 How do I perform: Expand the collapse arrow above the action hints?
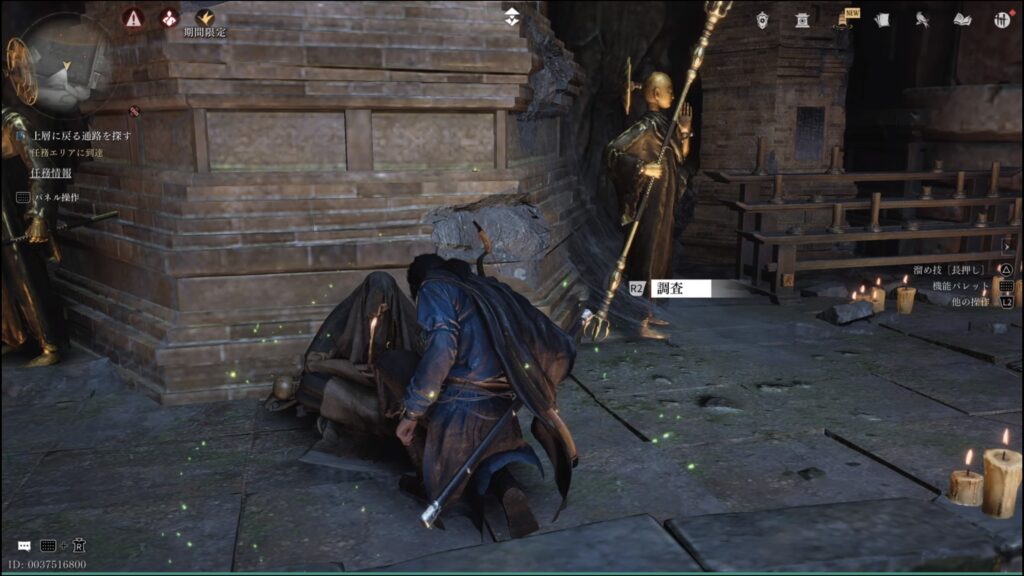1006,244
